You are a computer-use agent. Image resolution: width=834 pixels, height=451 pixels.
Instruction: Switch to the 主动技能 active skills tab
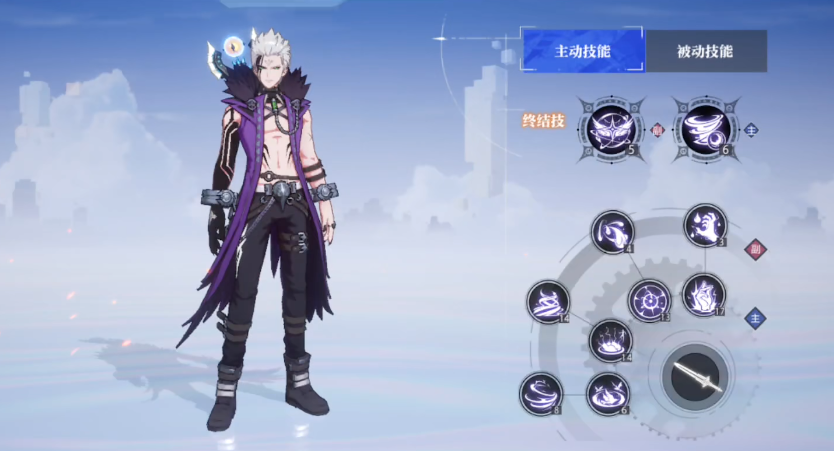point(582,50)
